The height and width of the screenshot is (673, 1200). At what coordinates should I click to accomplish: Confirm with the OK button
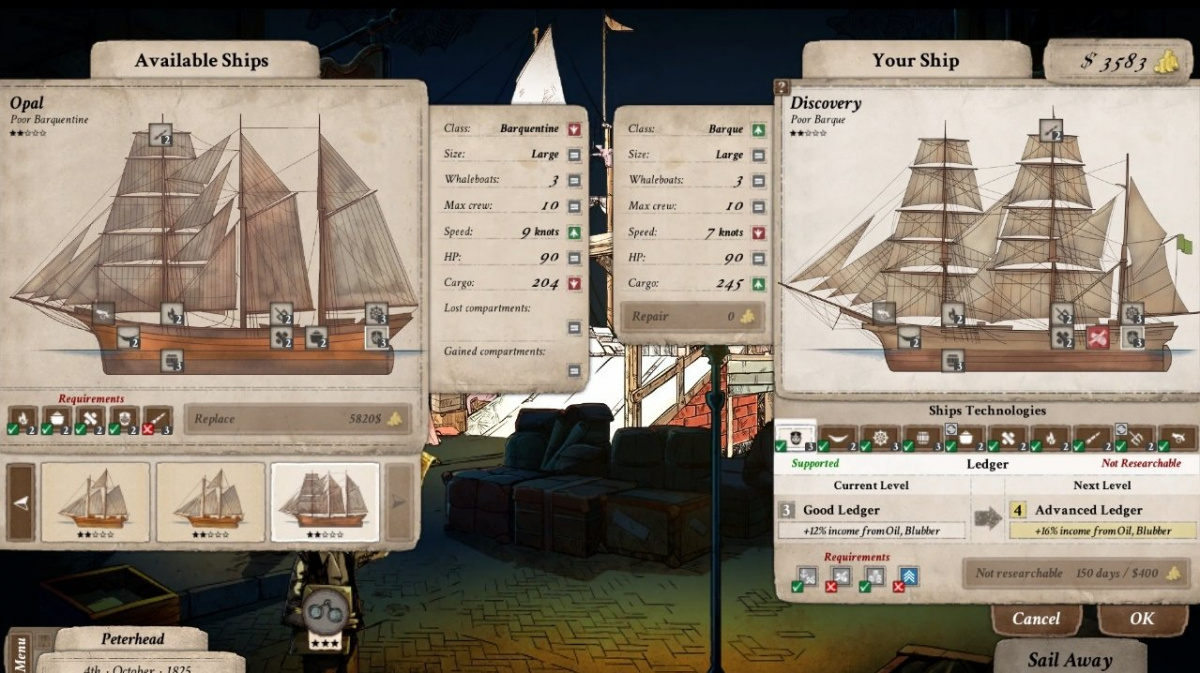coord(1141,619)
